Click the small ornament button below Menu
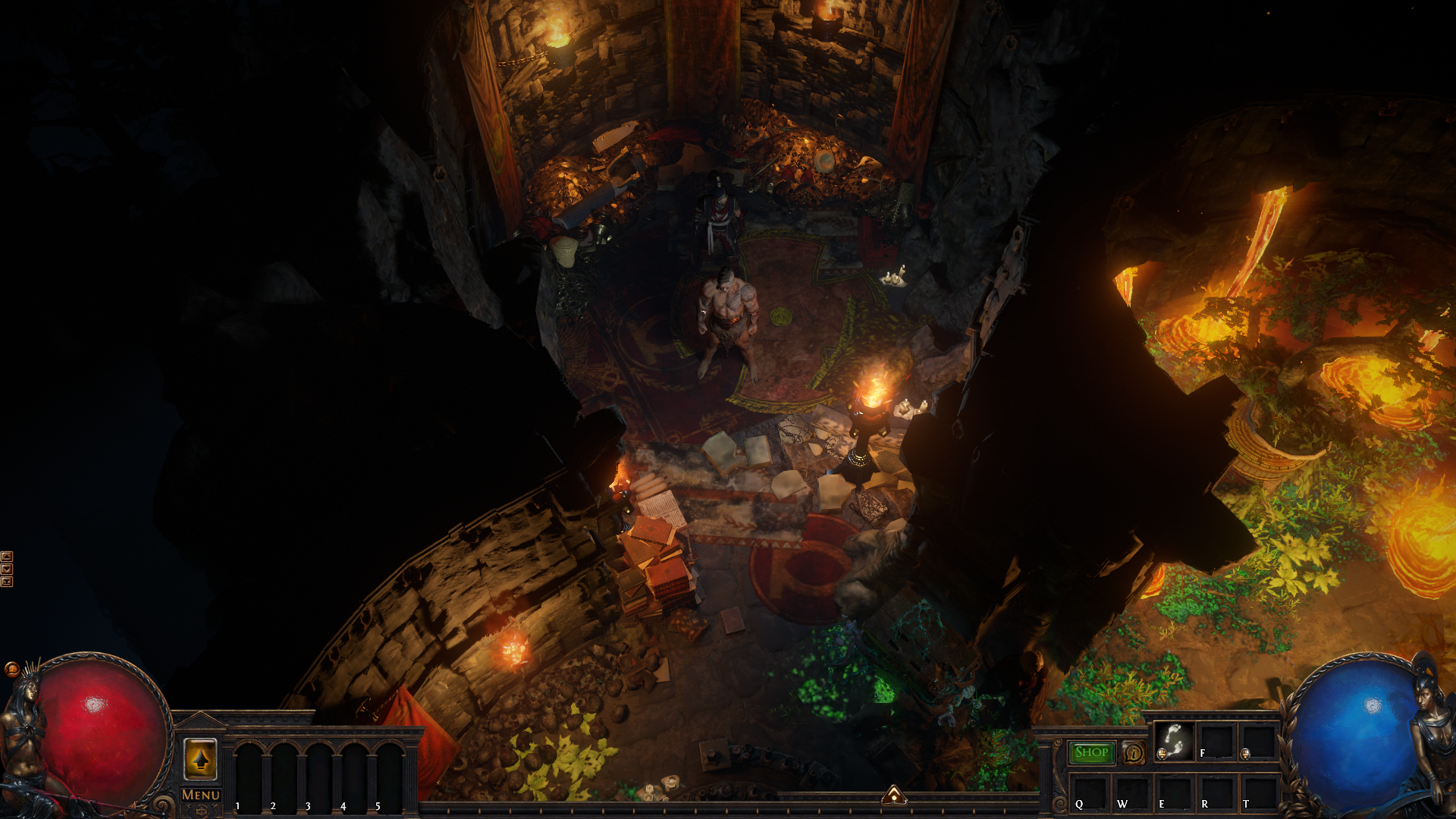This screenshot has width=1456, height=819. pyautogui.click(x=201, y=811)
